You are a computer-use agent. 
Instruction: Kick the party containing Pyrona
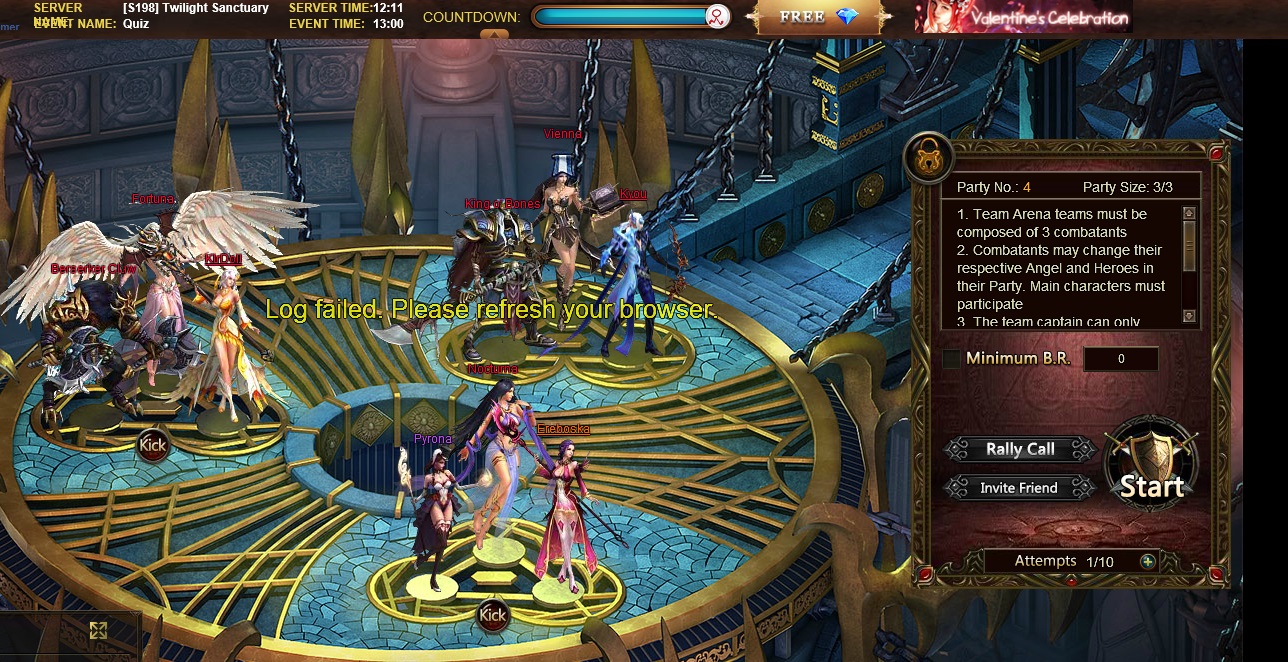tap(492, 615)
